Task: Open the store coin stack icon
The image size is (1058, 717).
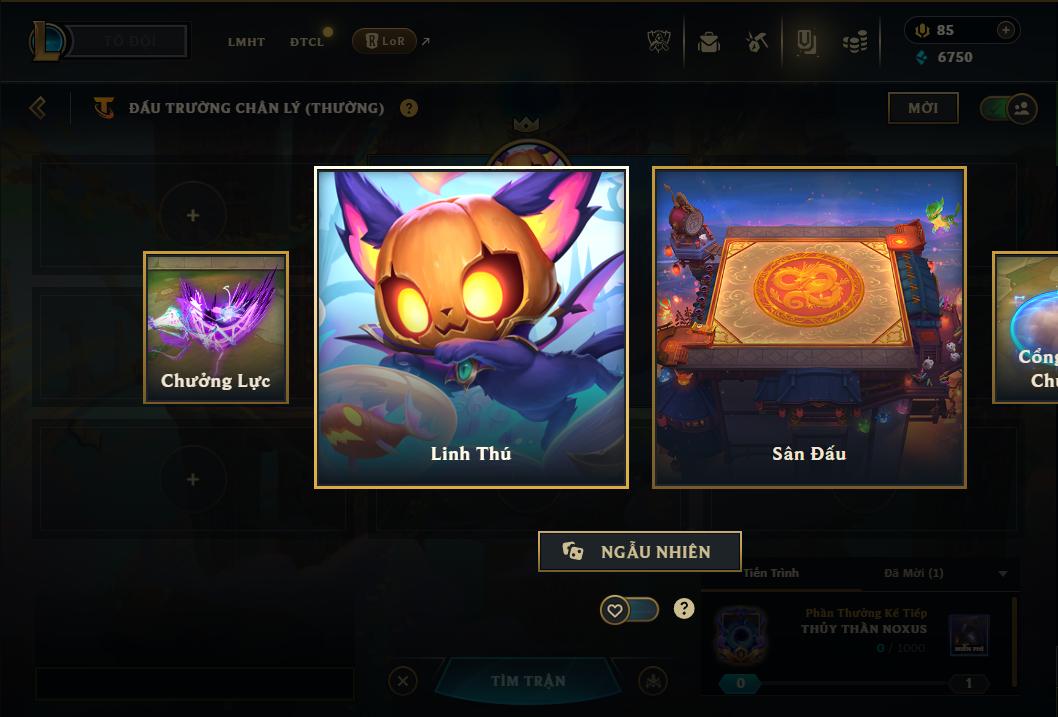Action: (854, 42)
